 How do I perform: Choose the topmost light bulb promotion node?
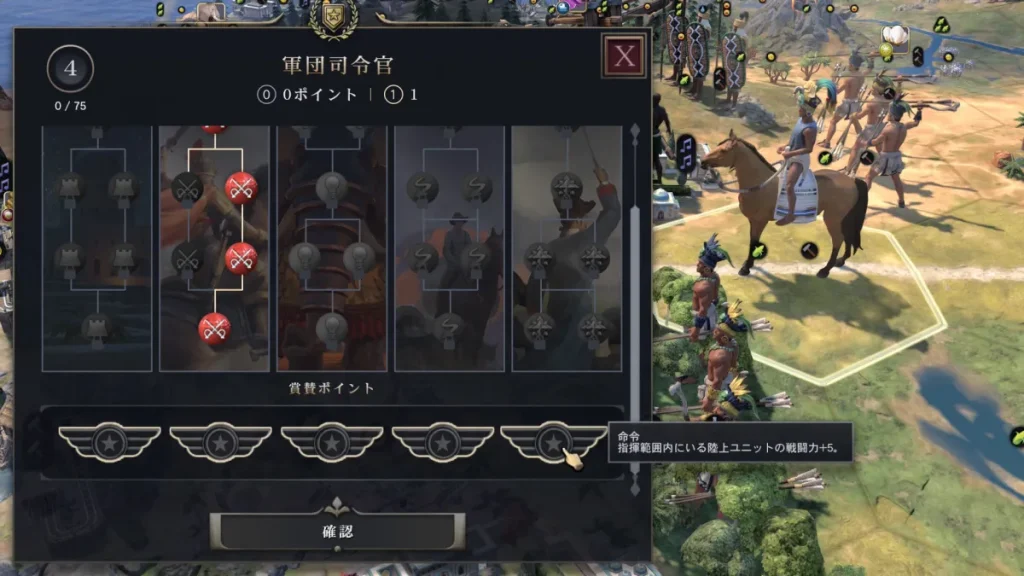pos(331,187)
